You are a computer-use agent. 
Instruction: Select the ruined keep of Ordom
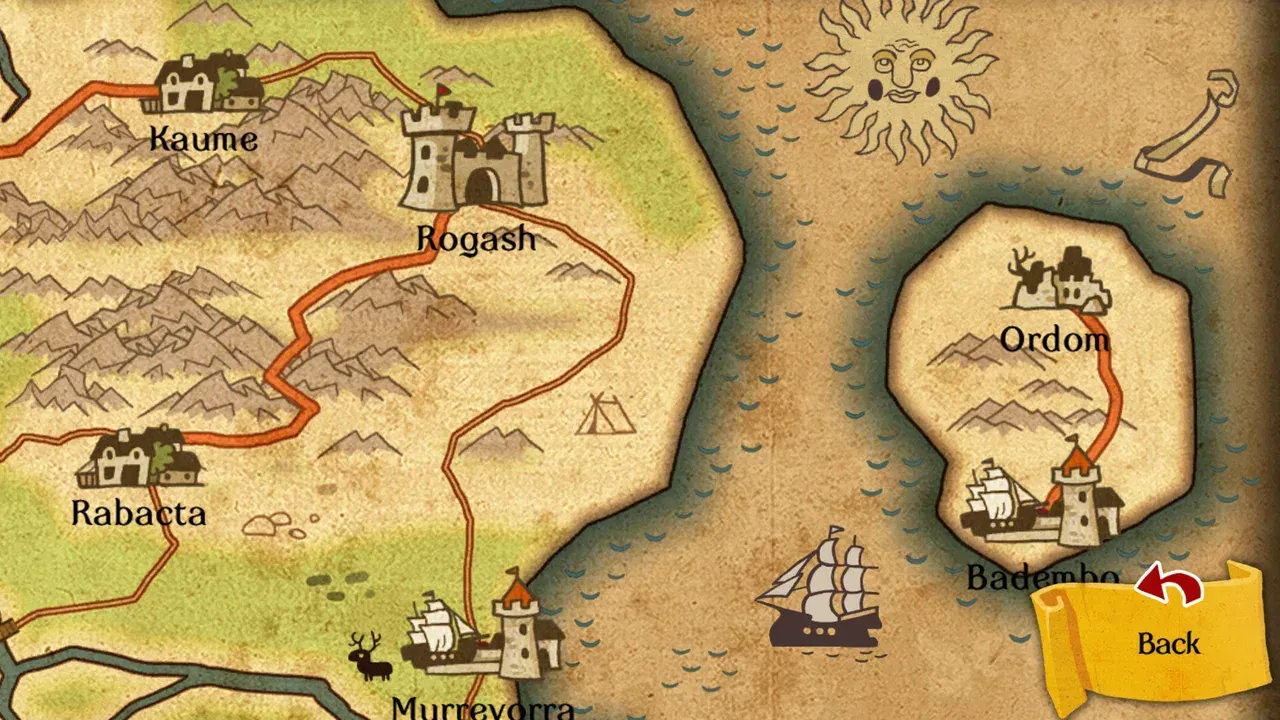(x=1060, y=280)
